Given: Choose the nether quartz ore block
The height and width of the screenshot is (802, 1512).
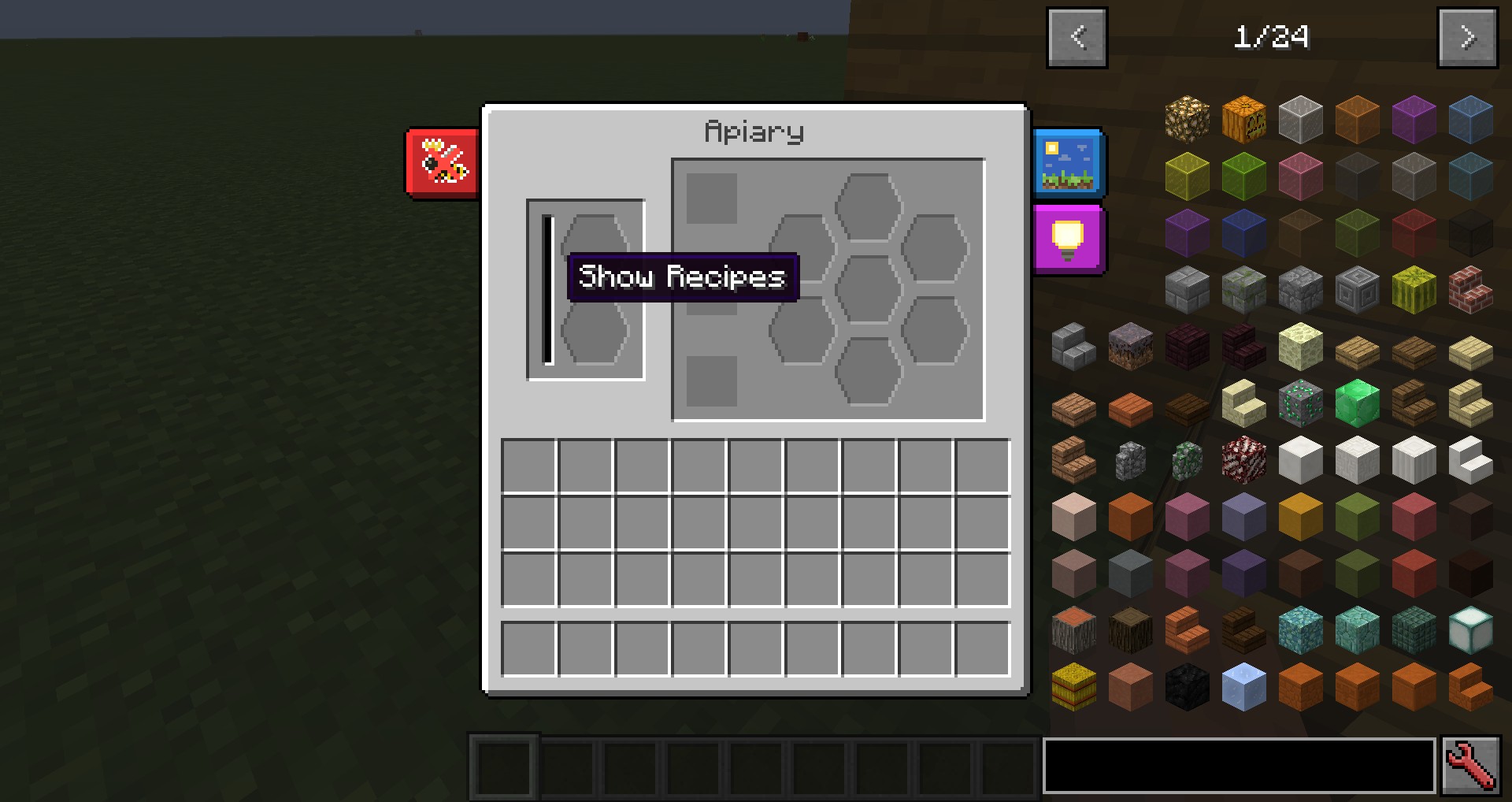Looking at the screenshot, I should point(1243,459).
